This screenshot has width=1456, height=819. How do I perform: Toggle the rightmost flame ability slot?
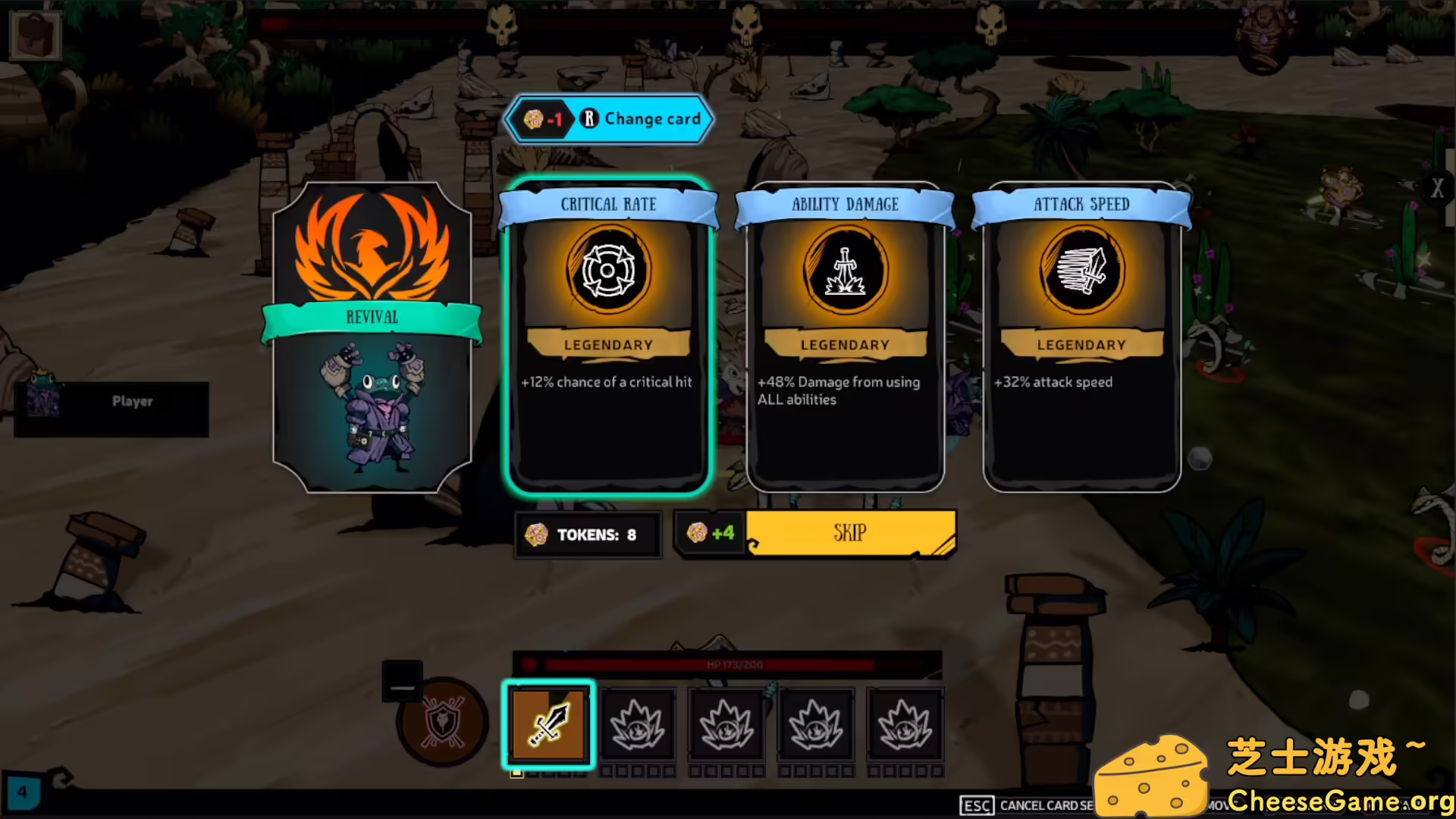click(905, 726)
